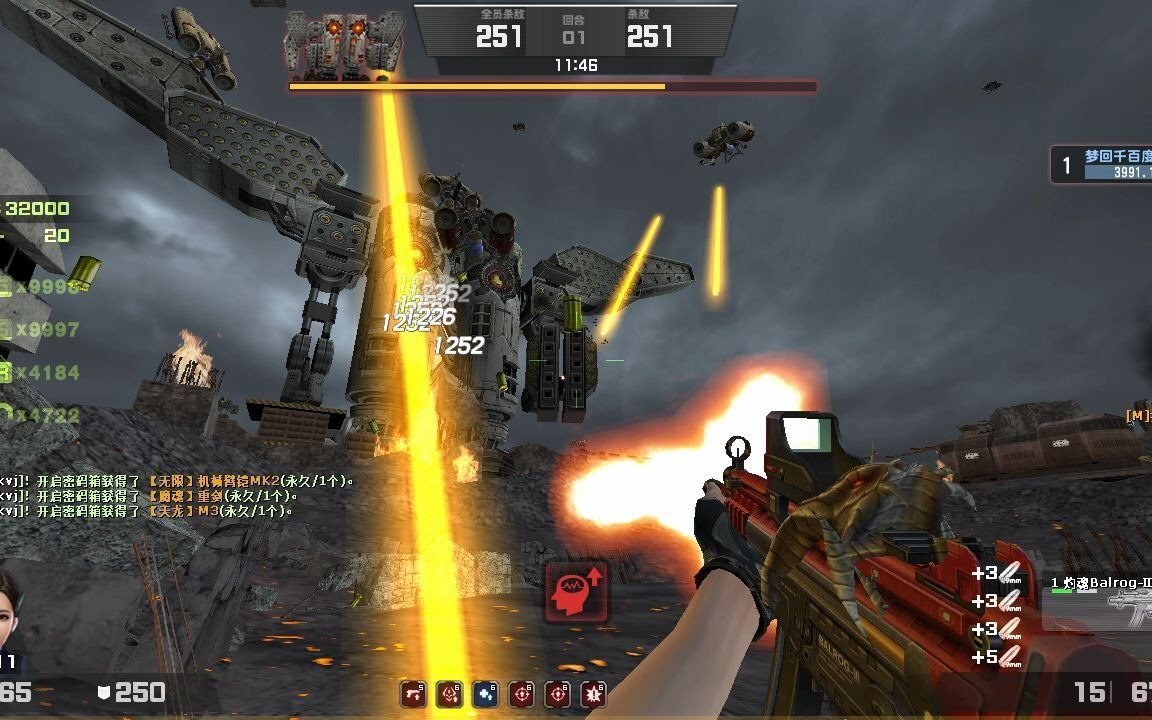Select the rank 1 player row
Viewport: 1152px width, 720px height.
click(1101, 164)
